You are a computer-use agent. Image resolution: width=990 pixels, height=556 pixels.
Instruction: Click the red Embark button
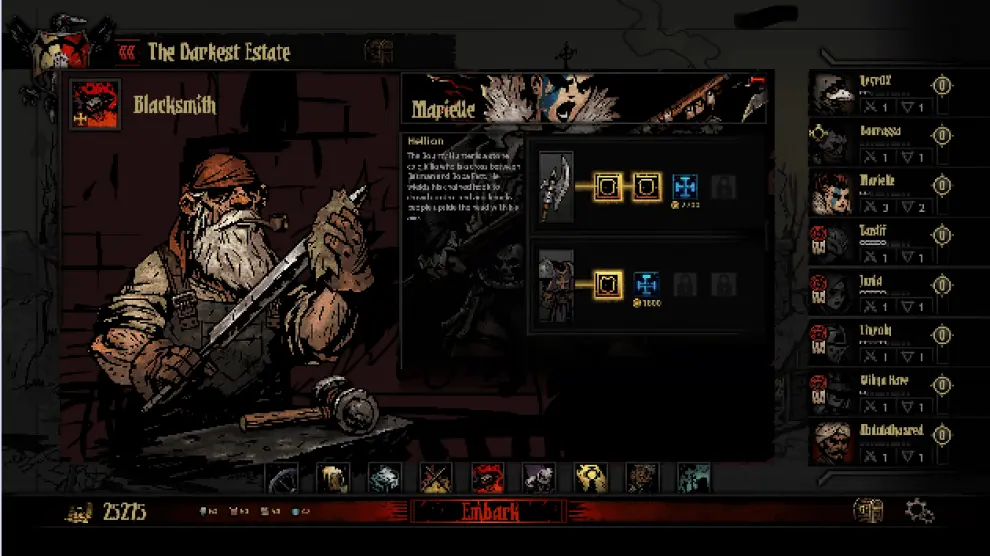[x=489, y=512]
